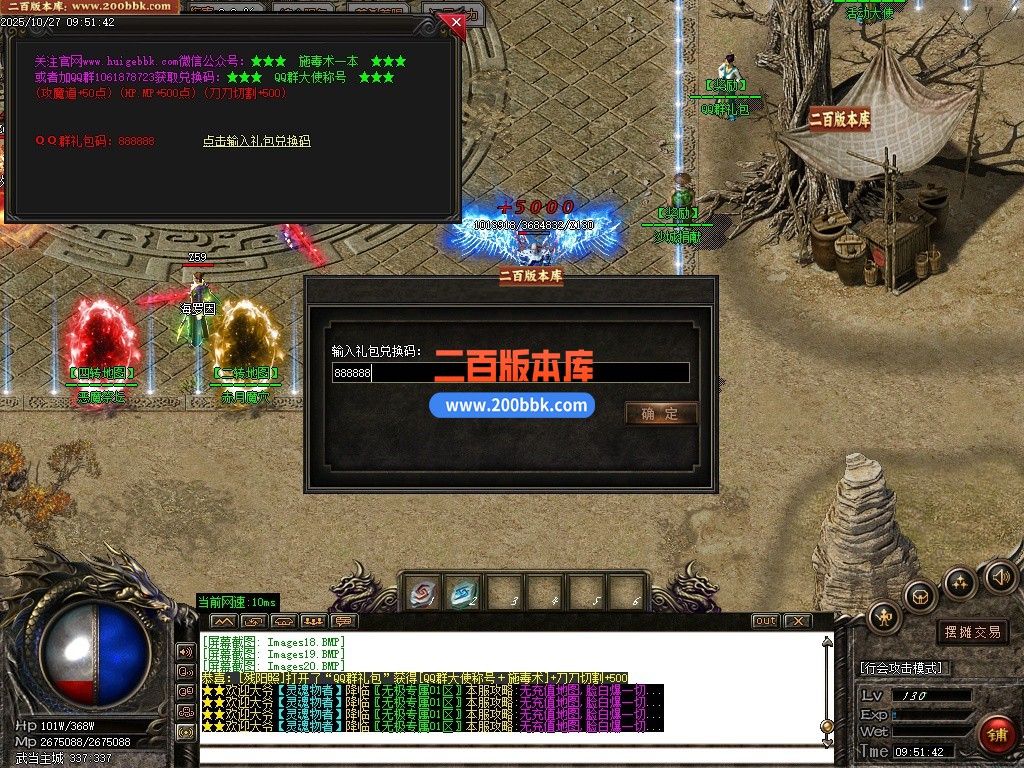Toggle the speaker chat filter icon

tap(185, 651)
